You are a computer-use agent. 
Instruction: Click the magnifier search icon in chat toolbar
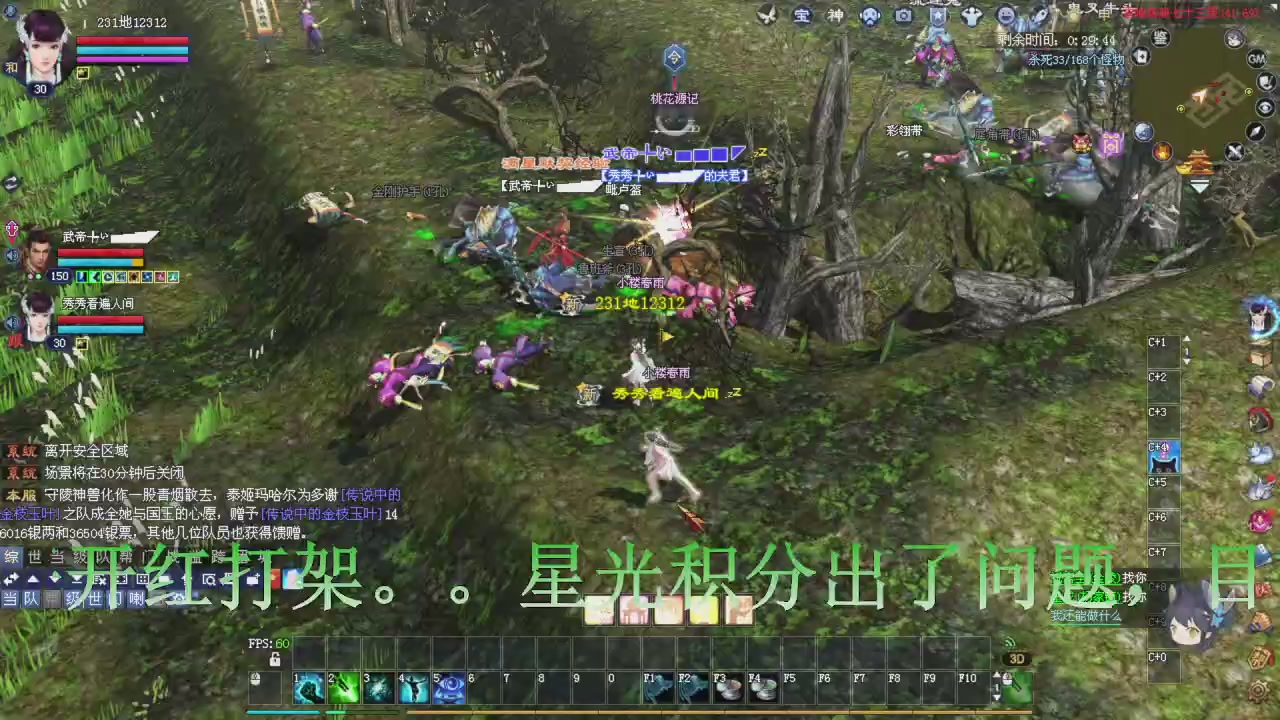point(210,579)
